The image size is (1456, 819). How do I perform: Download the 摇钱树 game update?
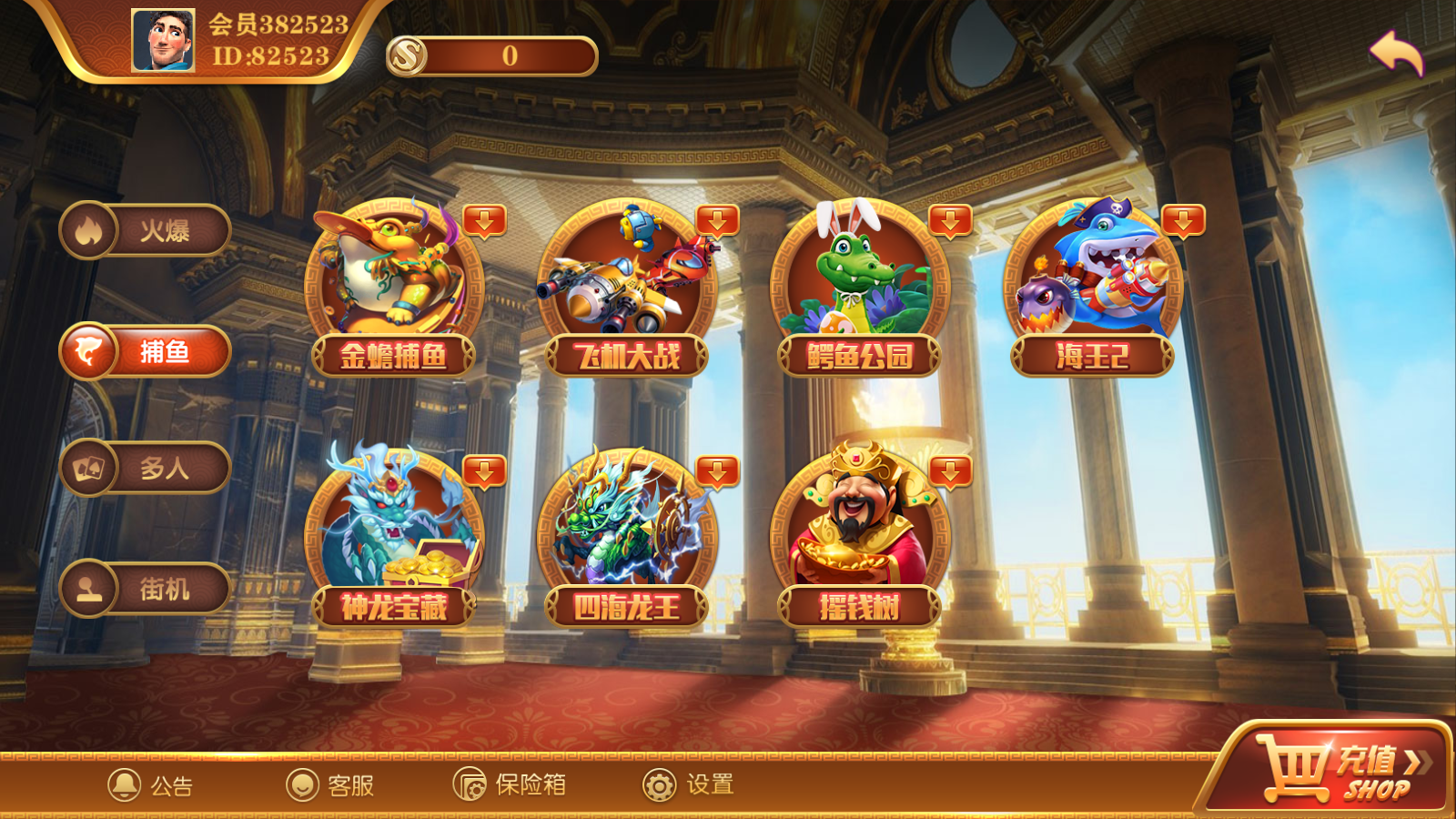951,472
